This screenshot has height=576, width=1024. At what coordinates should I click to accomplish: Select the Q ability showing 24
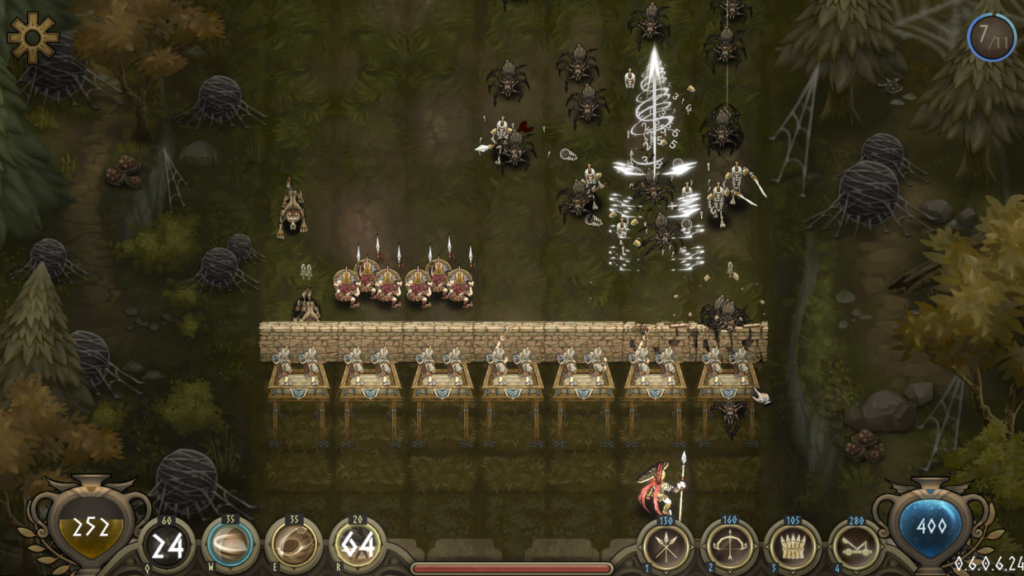coord(165,546)
